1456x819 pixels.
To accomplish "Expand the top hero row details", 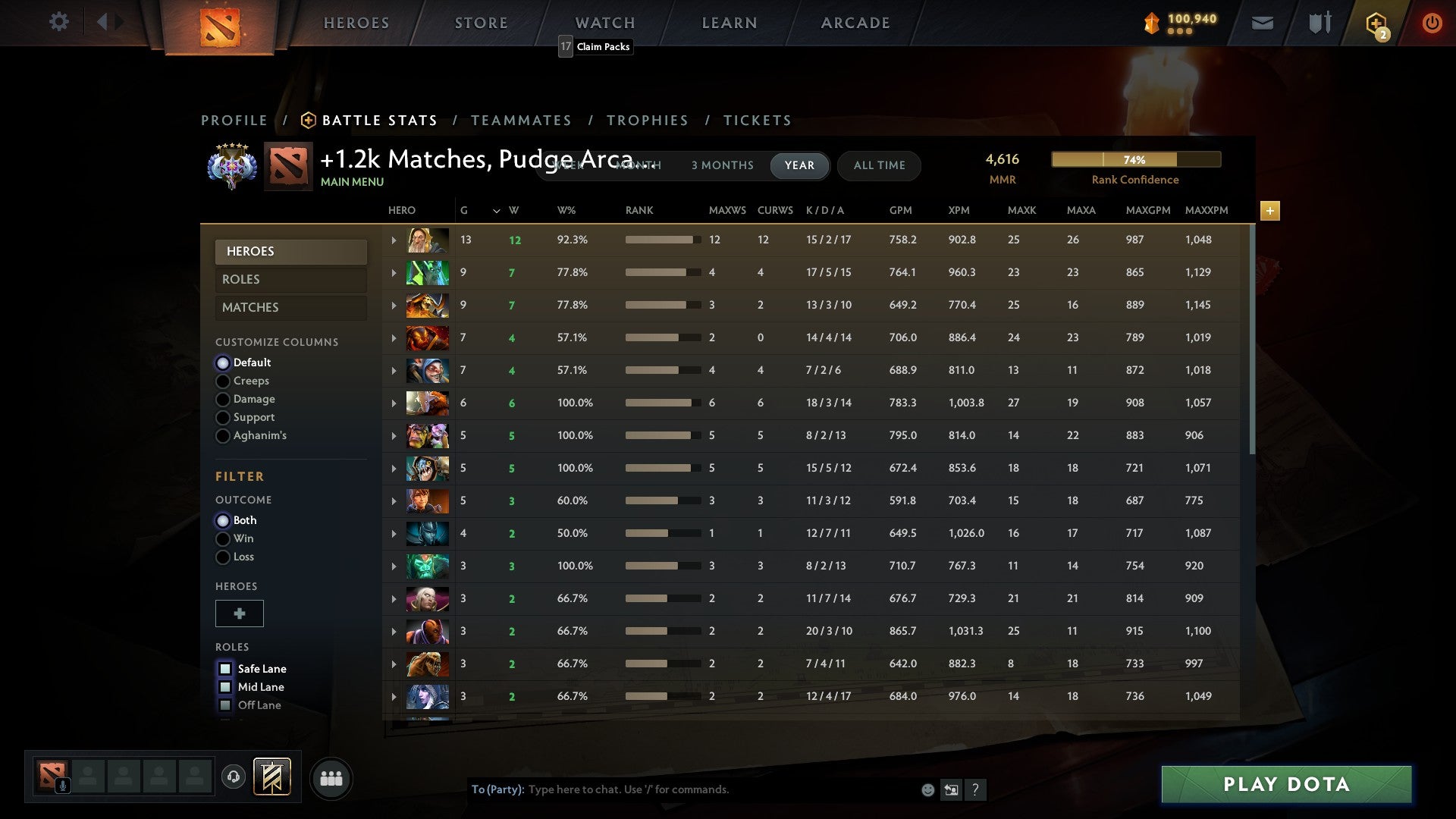I will coord(393,239).
